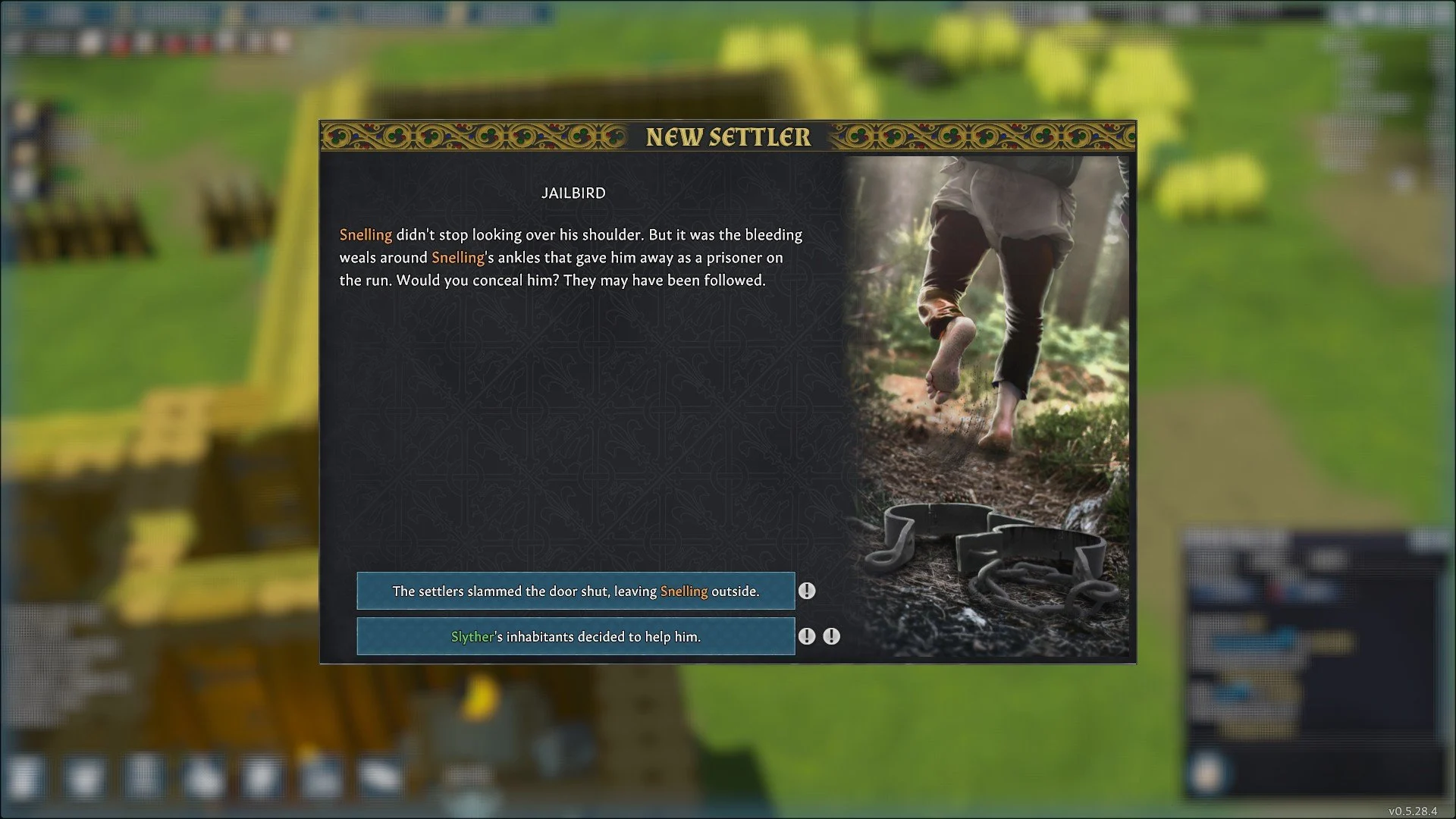Click the exclamation icon beside the first choice
Viewport: 1456px width, 819px height.
pos(808,591)
